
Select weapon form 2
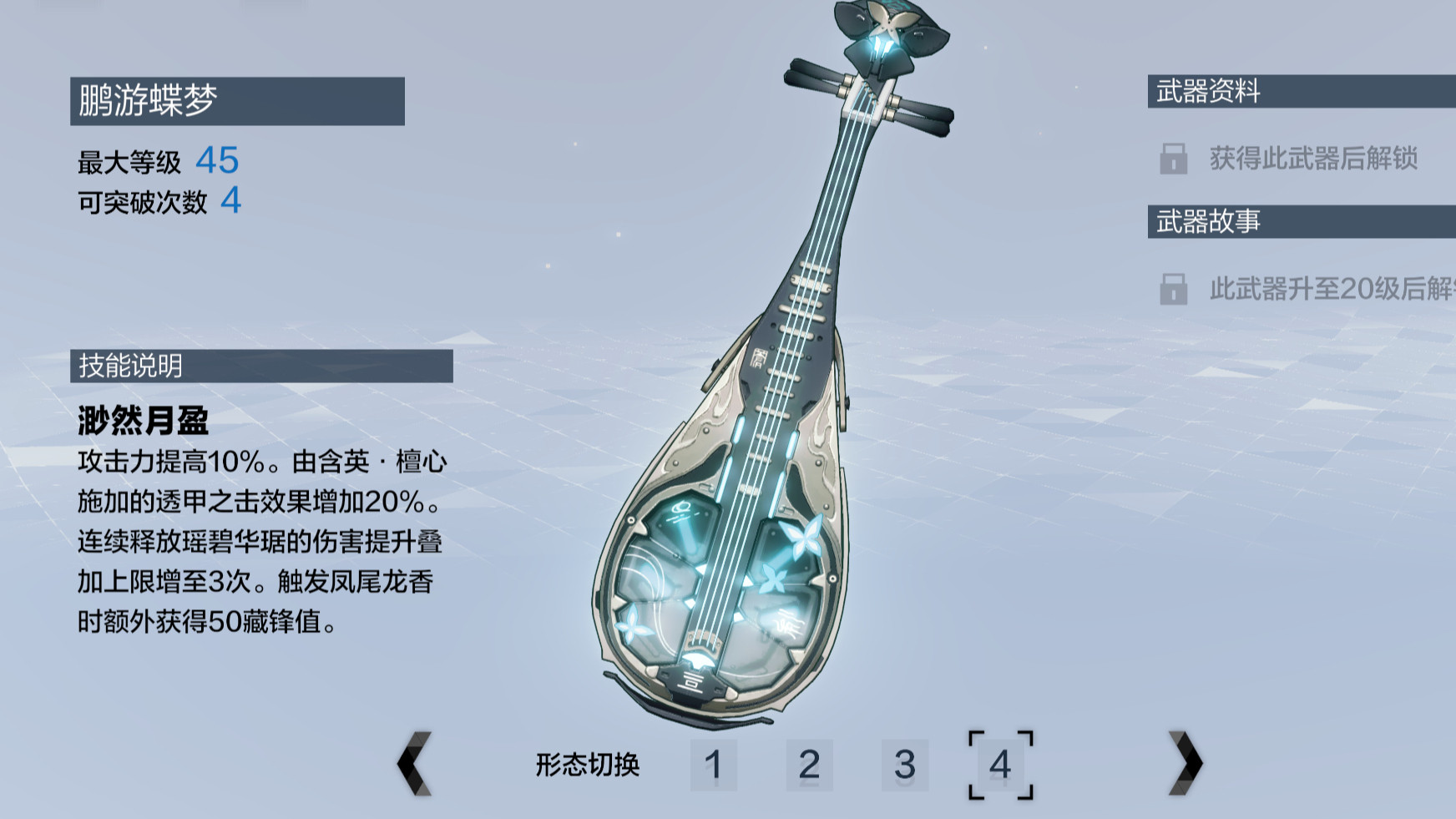809,764
